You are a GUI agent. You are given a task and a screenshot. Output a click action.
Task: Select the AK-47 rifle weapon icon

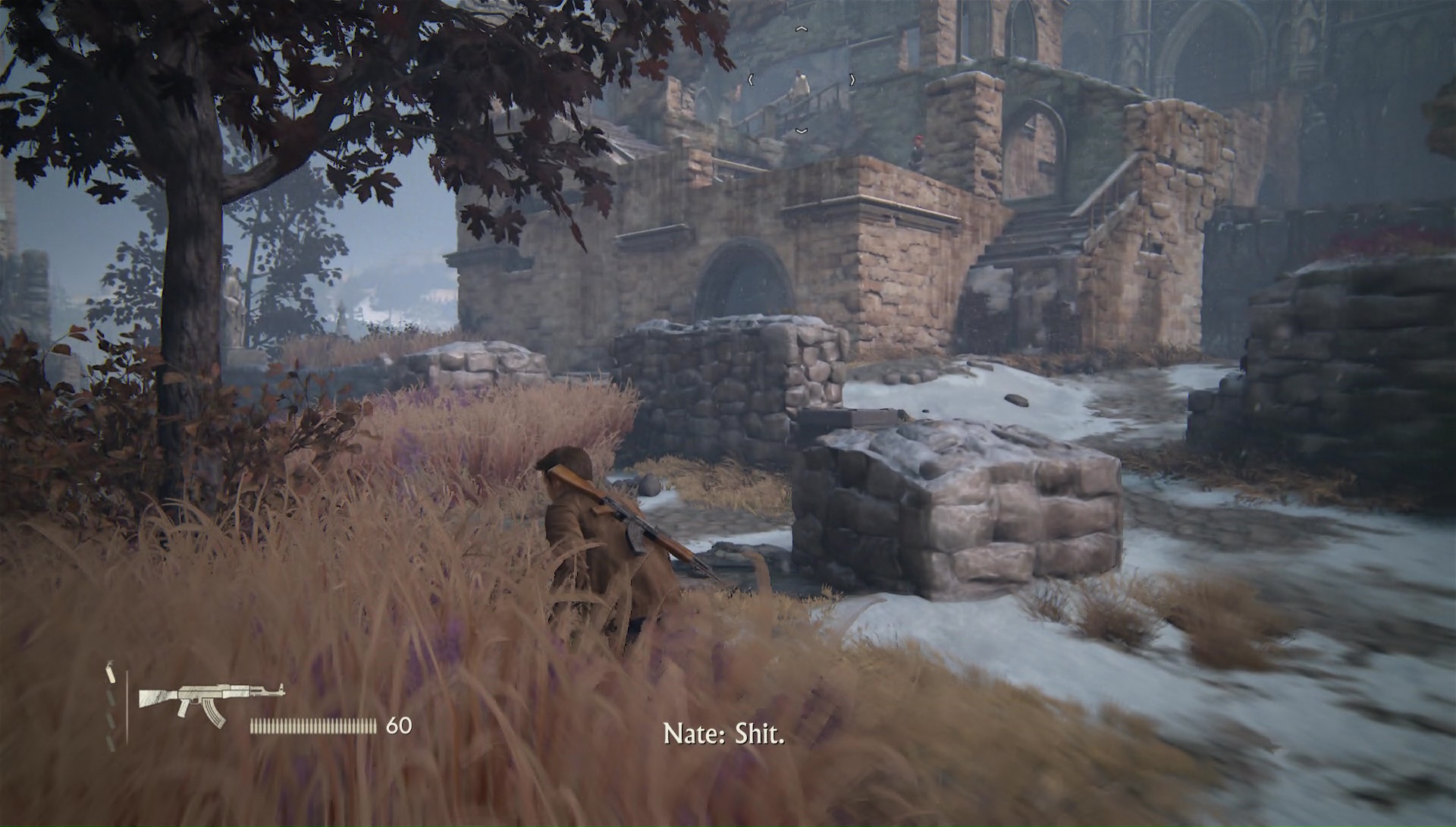click(x=211, y=701)
